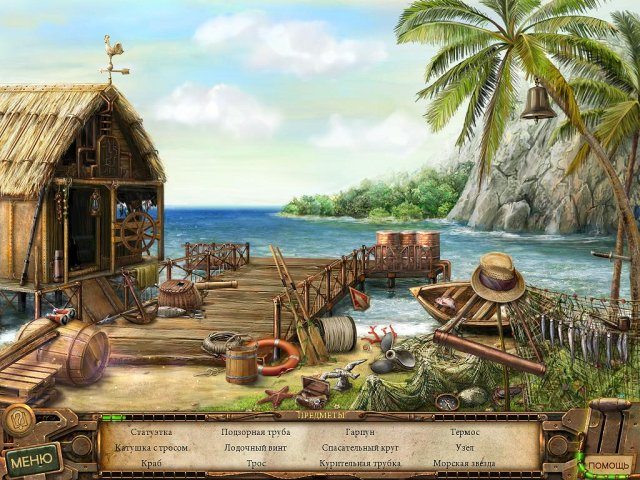640x480 pixels.
Task: Select the Катушка с тросом entry
Action: click(152, 448)
